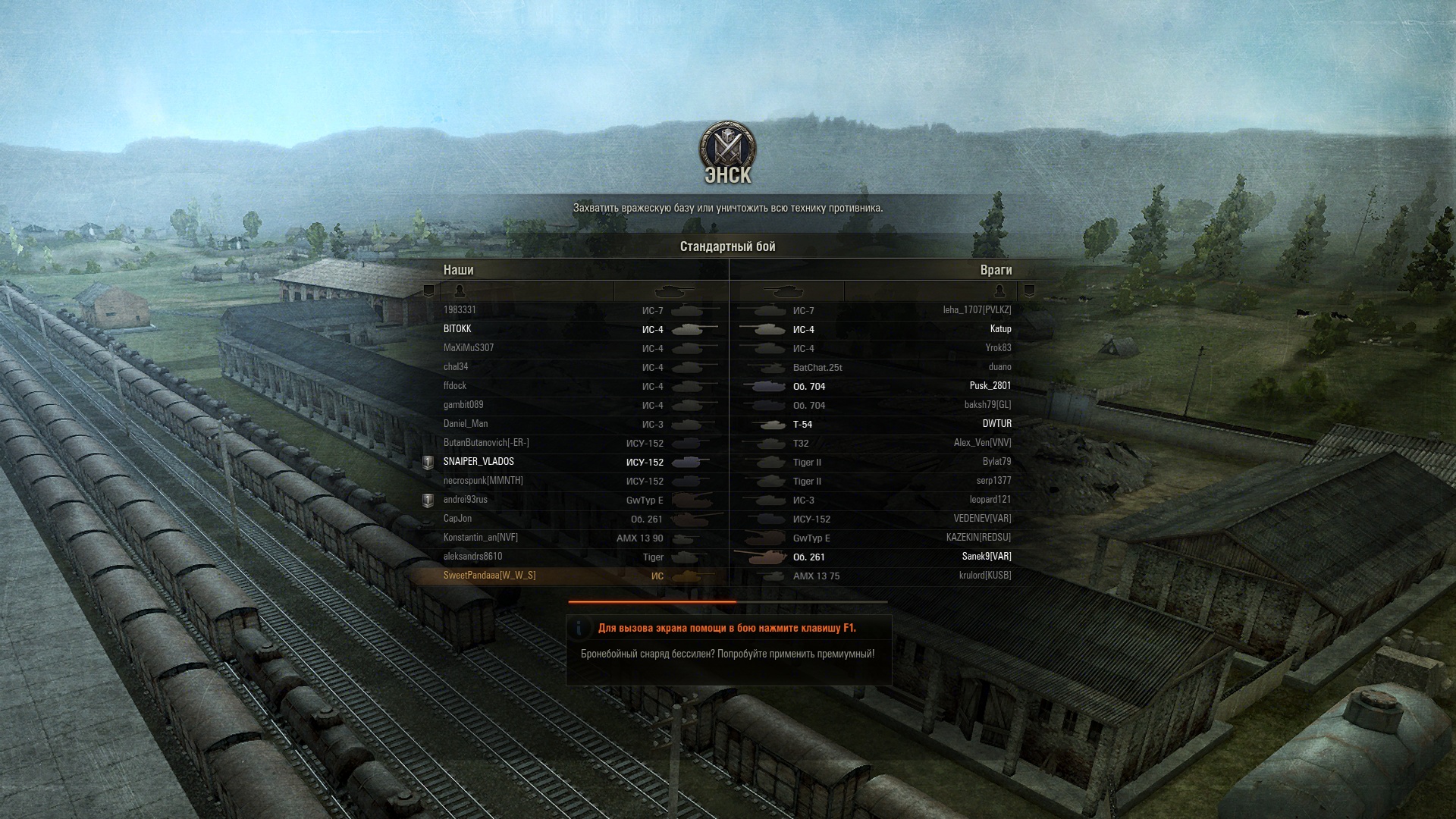1456x819 pixels.
Task: Choose aleksandrs8610 driving the Tiger
Action: [472, 557]
